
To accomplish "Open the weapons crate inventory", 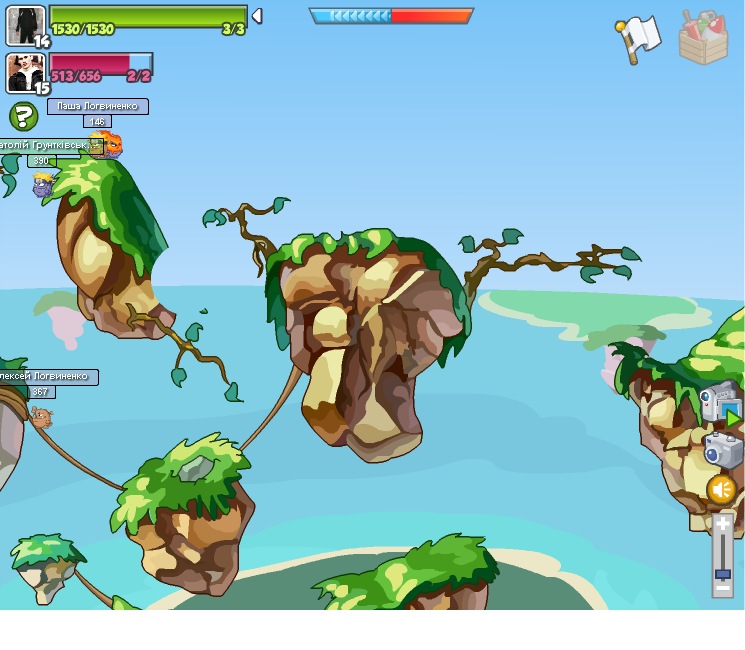I will pos(703,38).
